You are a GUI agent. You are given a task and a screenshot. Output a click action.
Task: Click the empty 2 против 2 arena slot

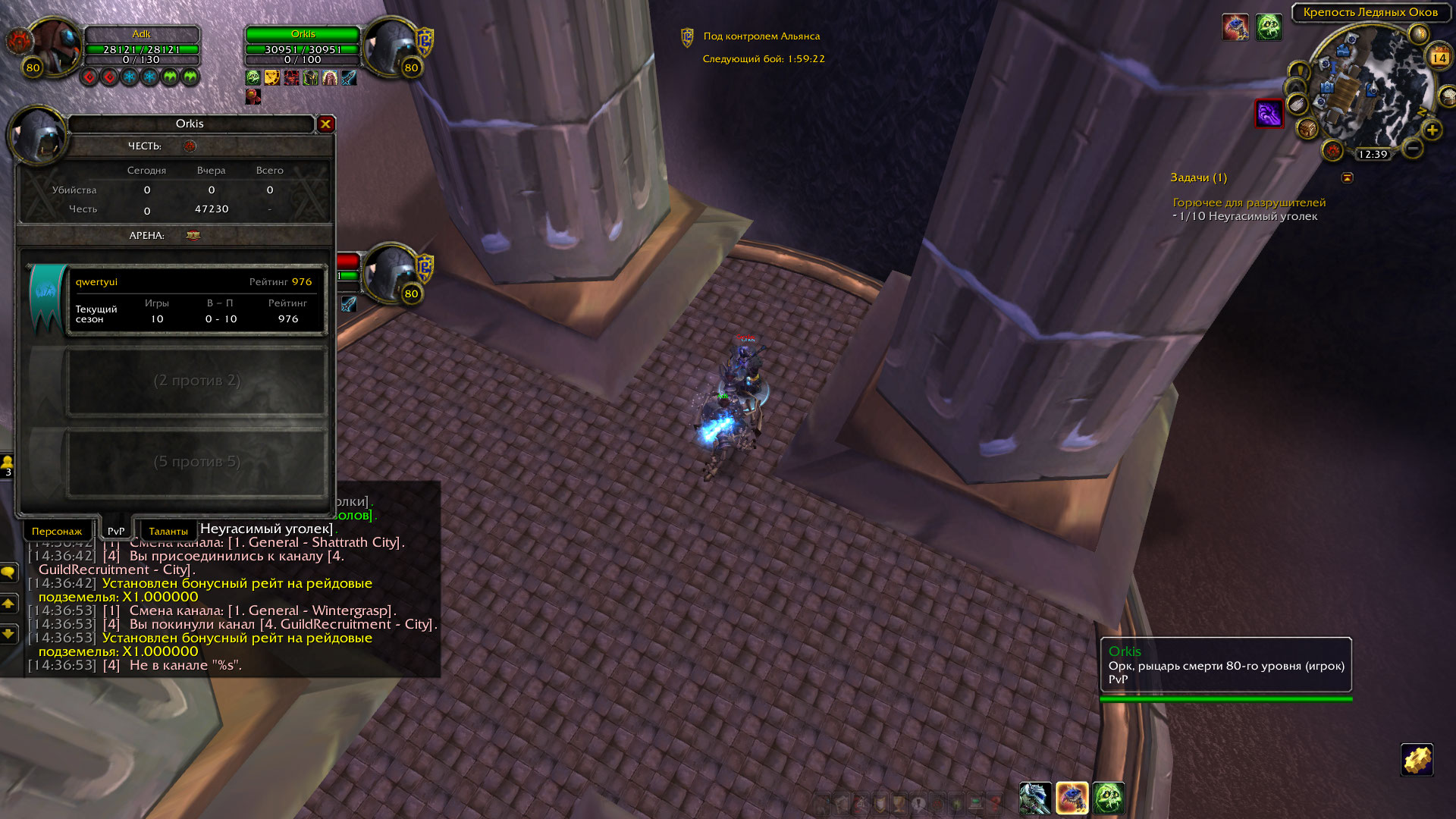[196, 381]
